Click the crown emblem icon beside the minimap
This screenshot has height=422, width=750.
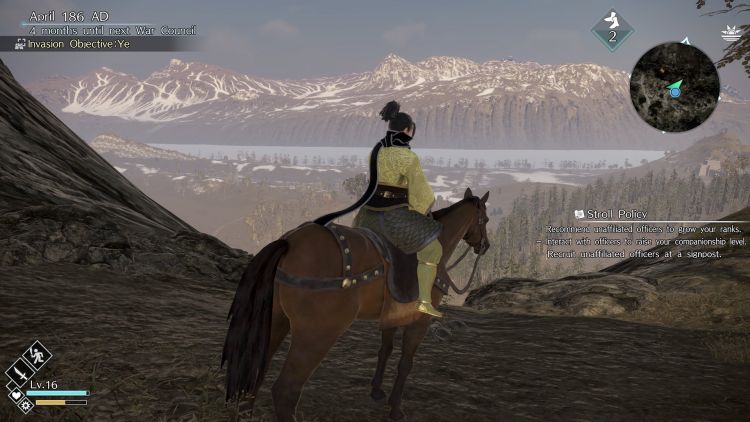coord(728,34)
